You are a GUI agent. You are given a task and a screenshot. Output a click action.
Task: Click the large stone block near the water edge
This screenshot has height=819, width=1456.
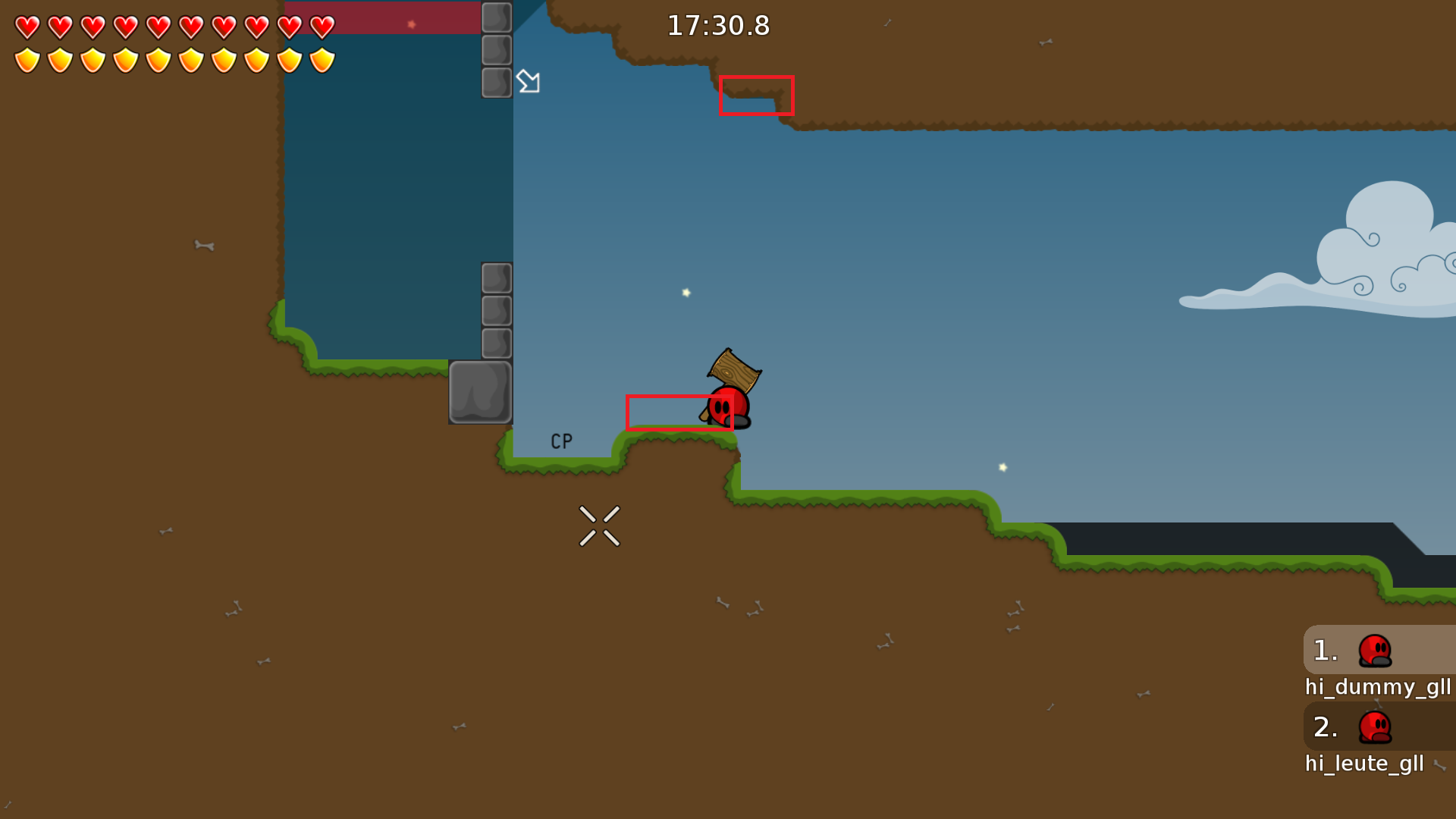(480, 393)
